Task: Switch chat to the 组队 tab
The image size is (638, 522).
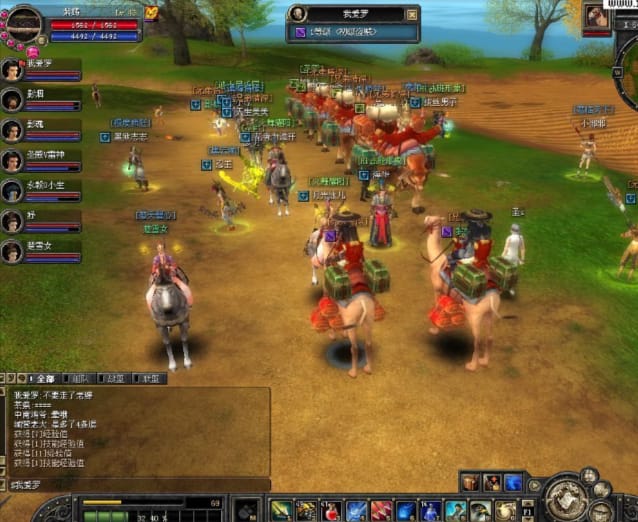Action: click(79, 379)
